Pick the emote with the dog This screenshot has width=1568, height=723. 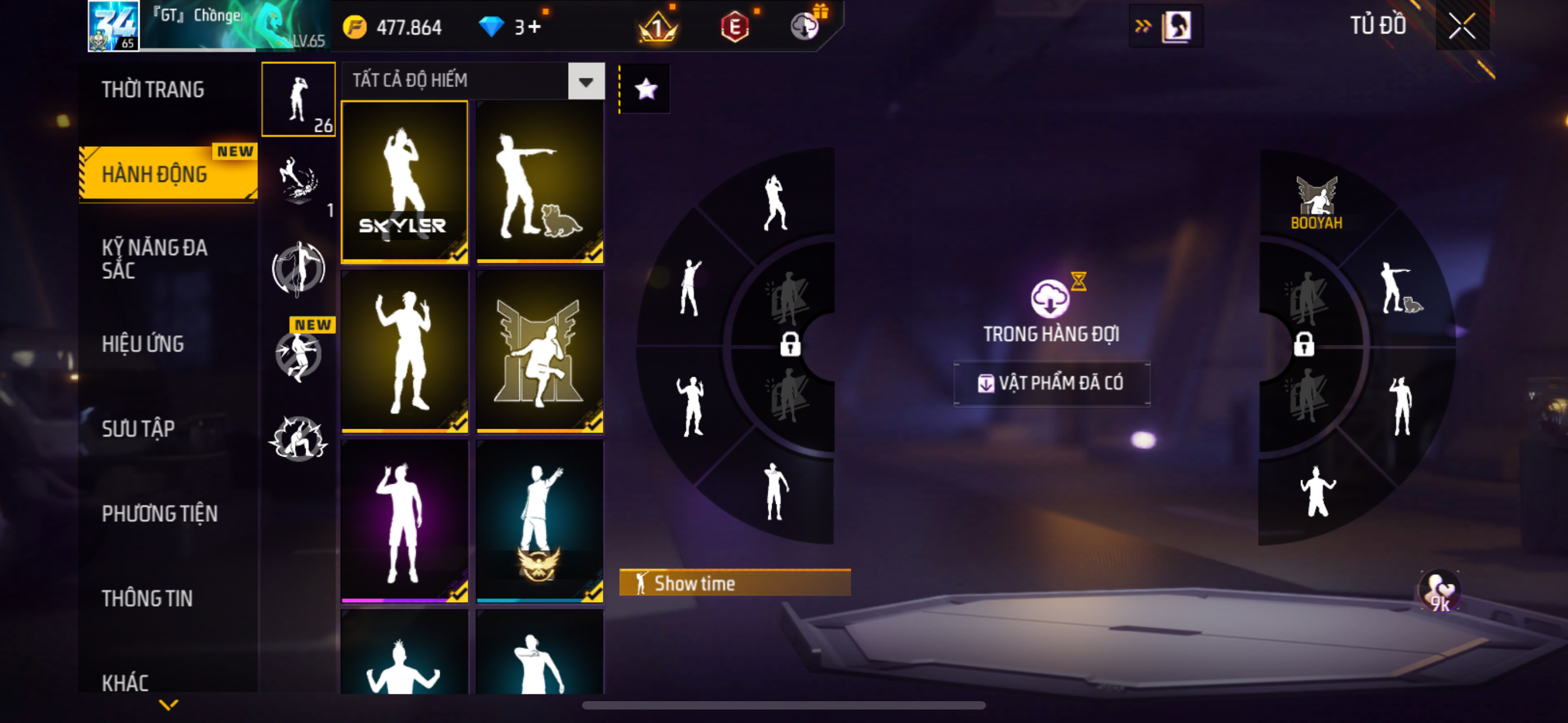click(x=539, y=183)
